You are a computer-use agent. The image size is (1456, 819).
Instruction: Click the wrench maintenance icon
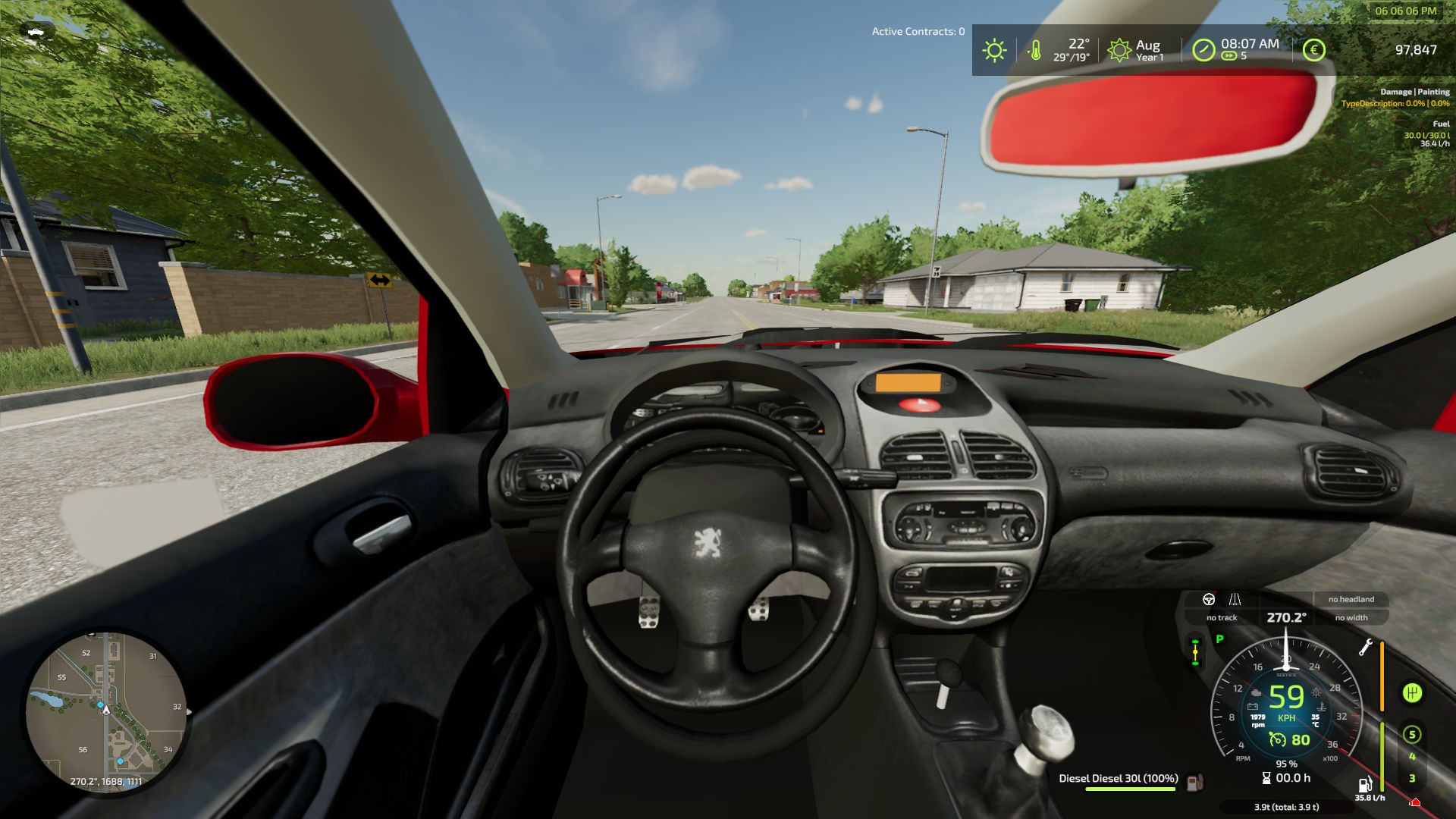(x=1366, y=647)
